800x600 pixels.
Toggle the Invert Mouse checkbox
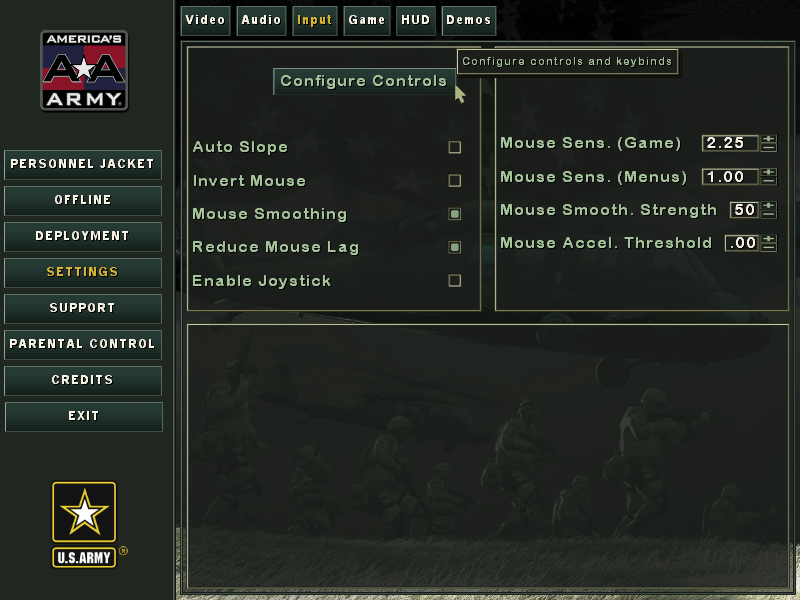point(455,181)
